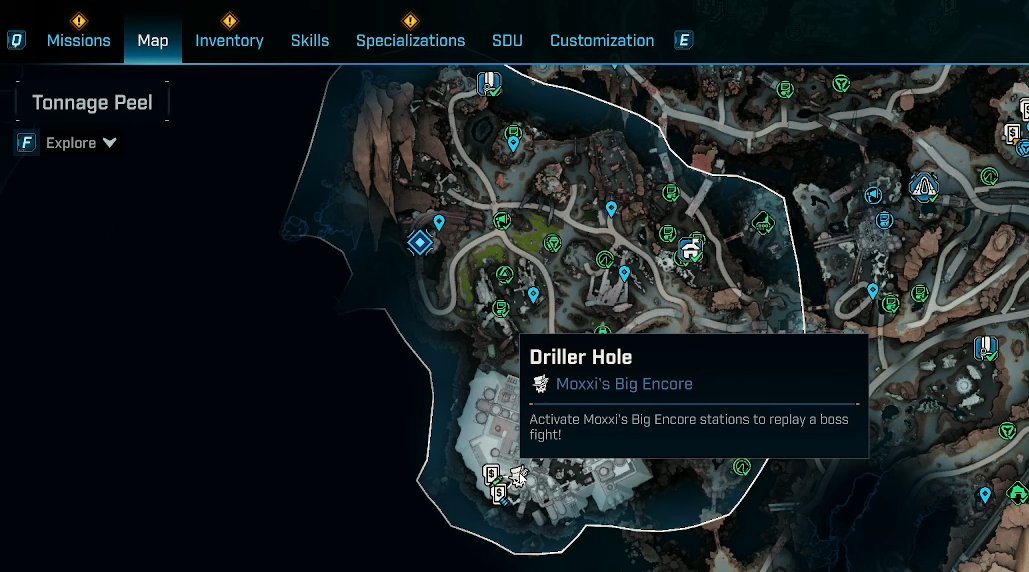Open the Specializations tab
1029x572 pixels.
[x=410, y=40]
